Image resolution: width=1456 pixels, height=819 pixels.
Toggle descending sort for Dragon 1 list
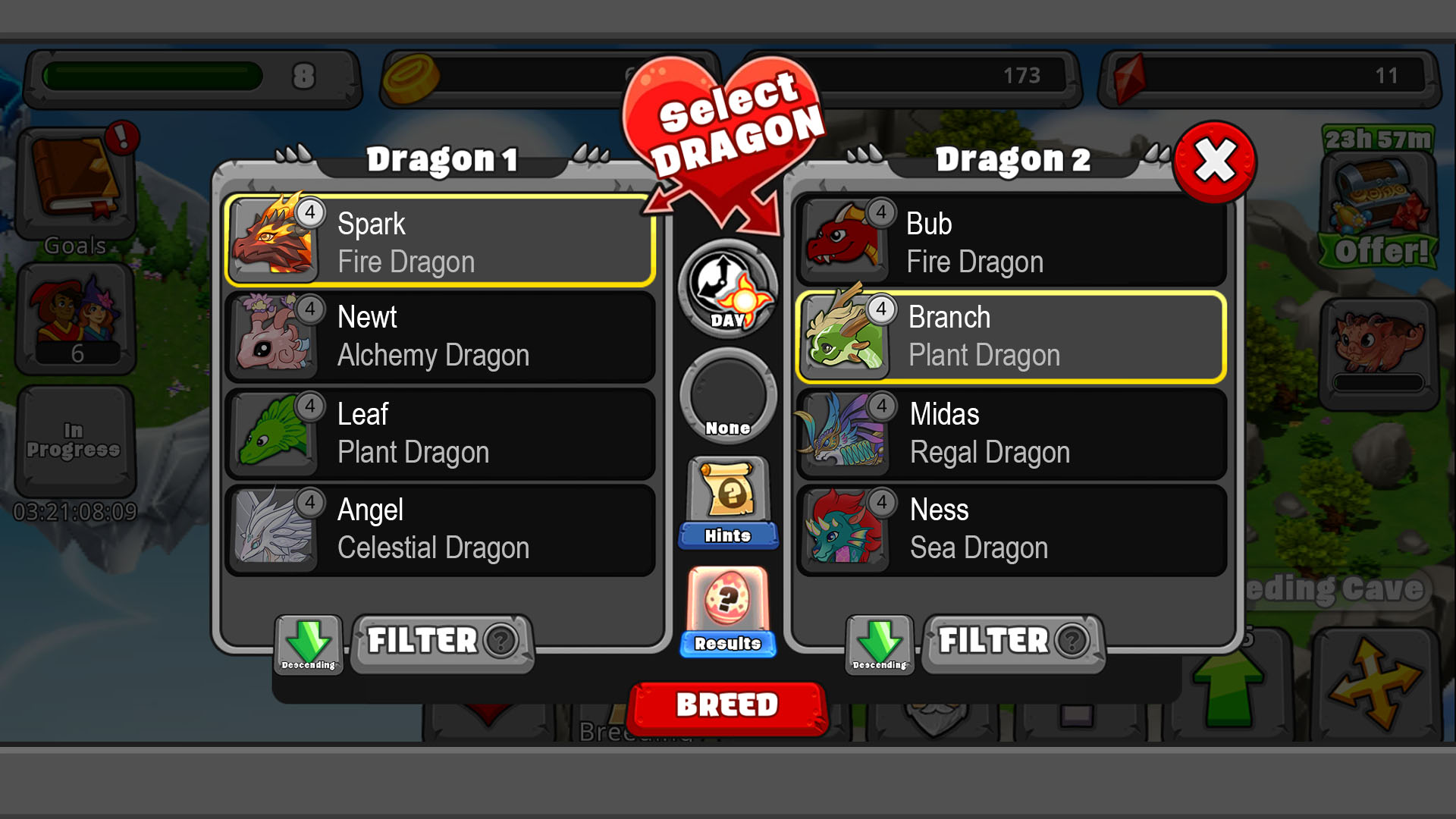pyautogui.click(x=309, y=644)
